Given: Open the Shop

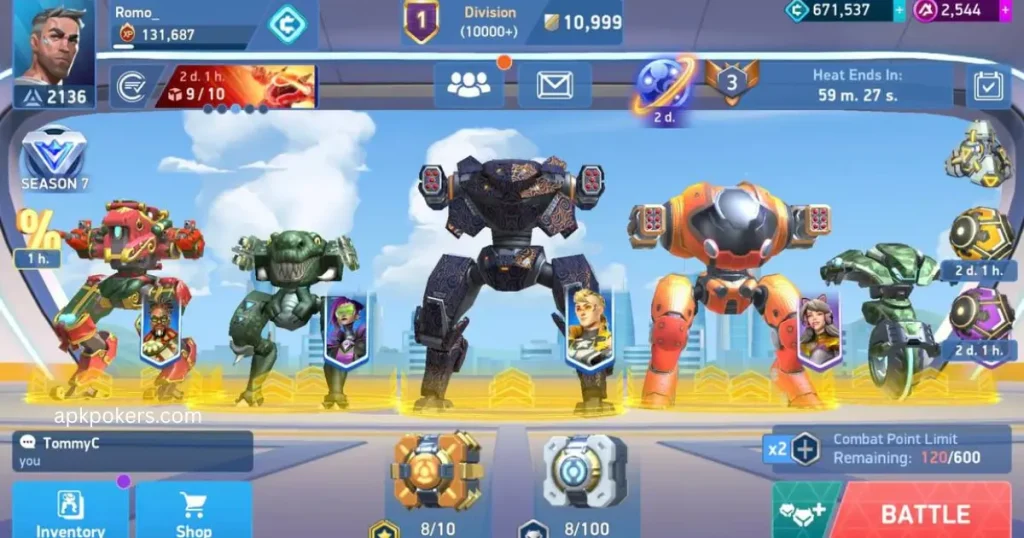Looking at the screenshot, I should (193, 512).
